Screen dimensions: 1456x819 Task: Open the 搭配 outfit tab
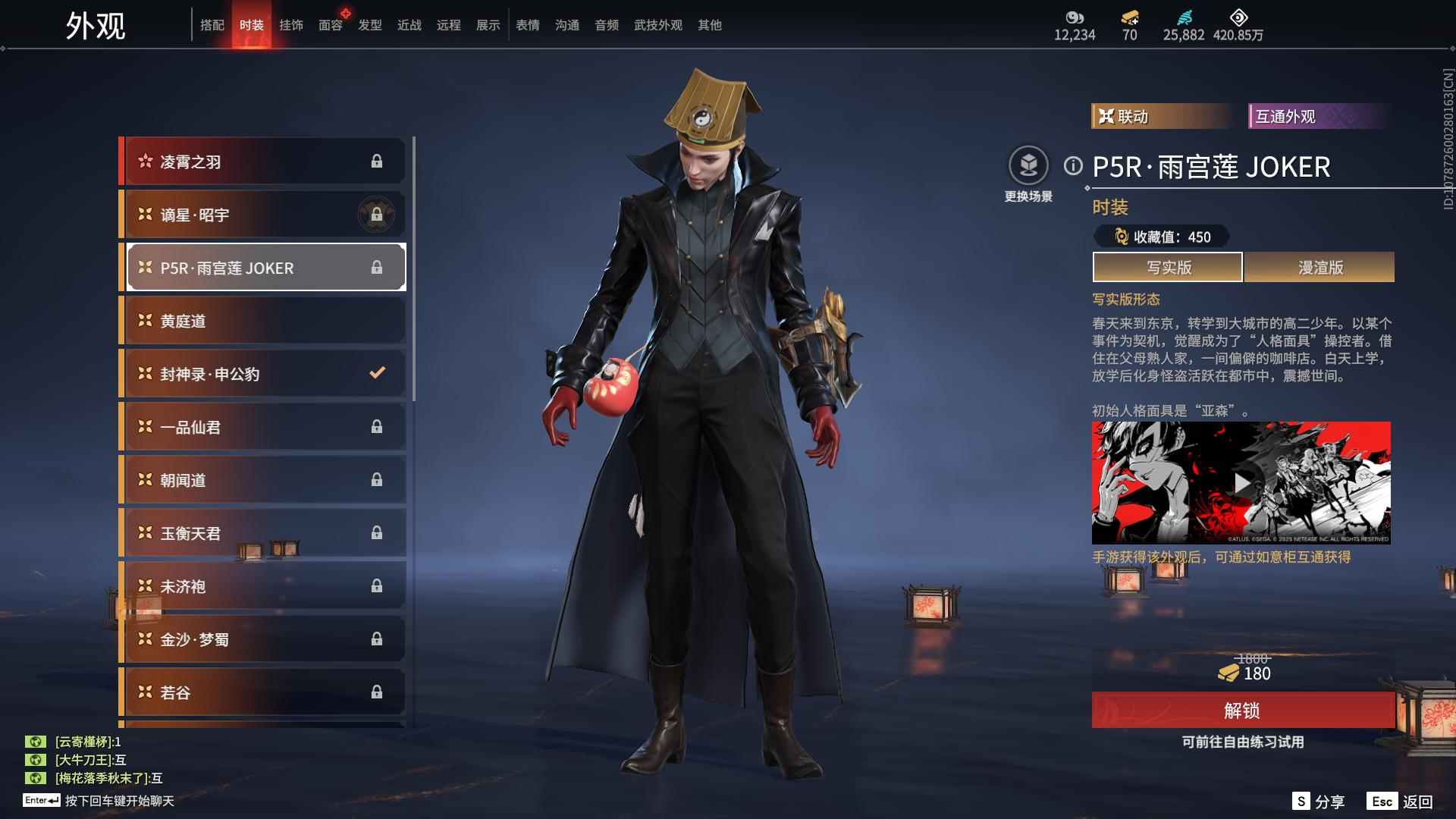(x=212, y=25)
